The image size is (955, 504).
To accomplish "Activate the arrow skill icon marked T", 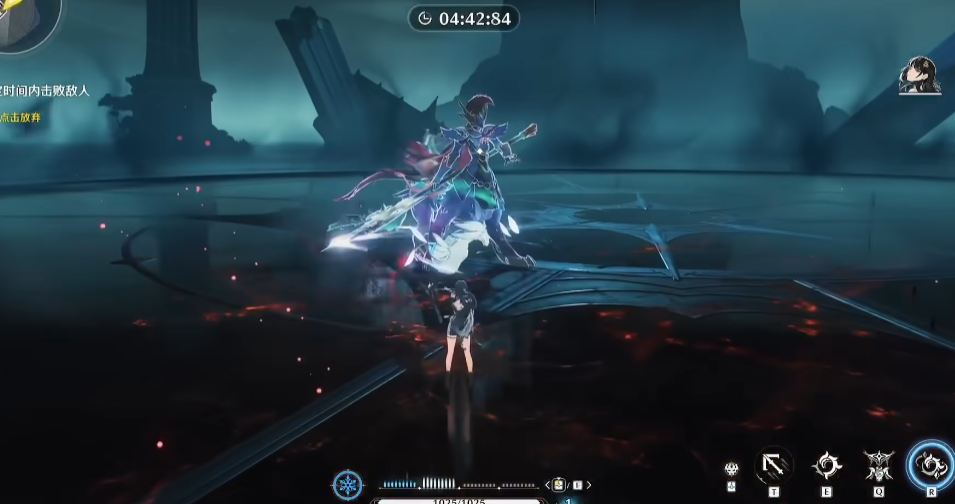I will [x=773, y=465].
